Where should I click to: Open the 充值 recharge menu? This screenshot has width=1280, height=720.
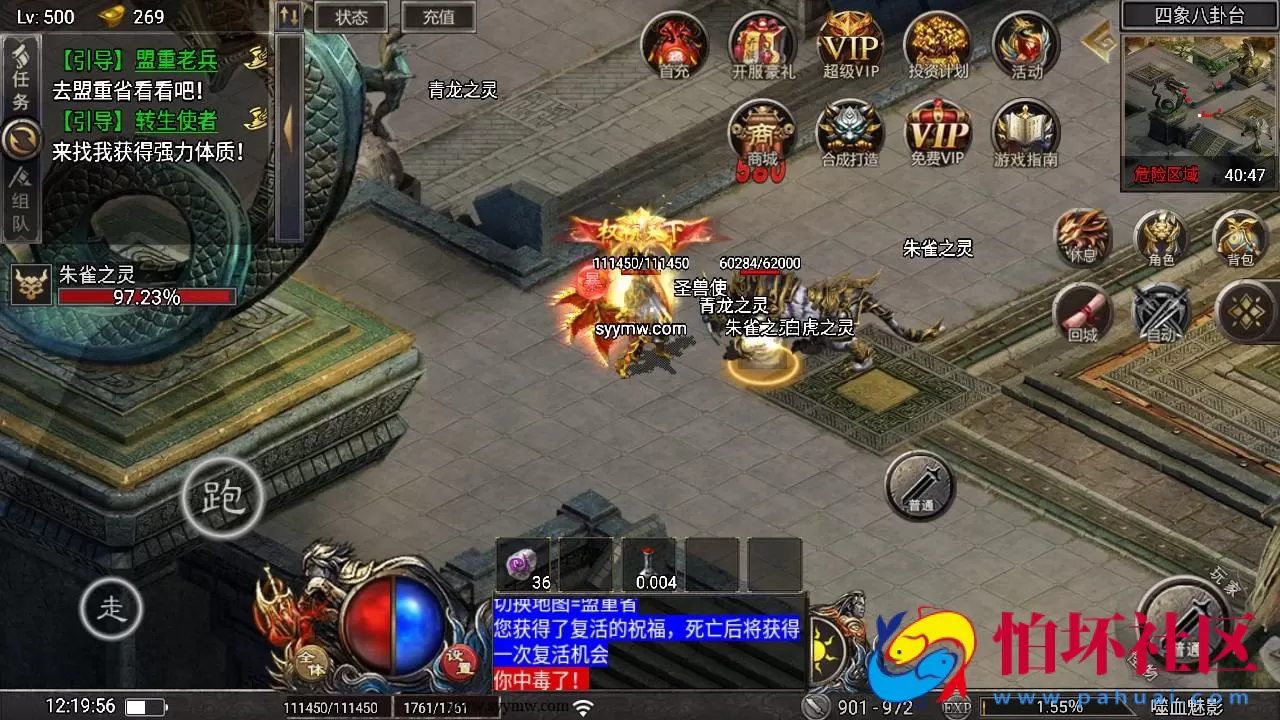(x=438, y=17)
